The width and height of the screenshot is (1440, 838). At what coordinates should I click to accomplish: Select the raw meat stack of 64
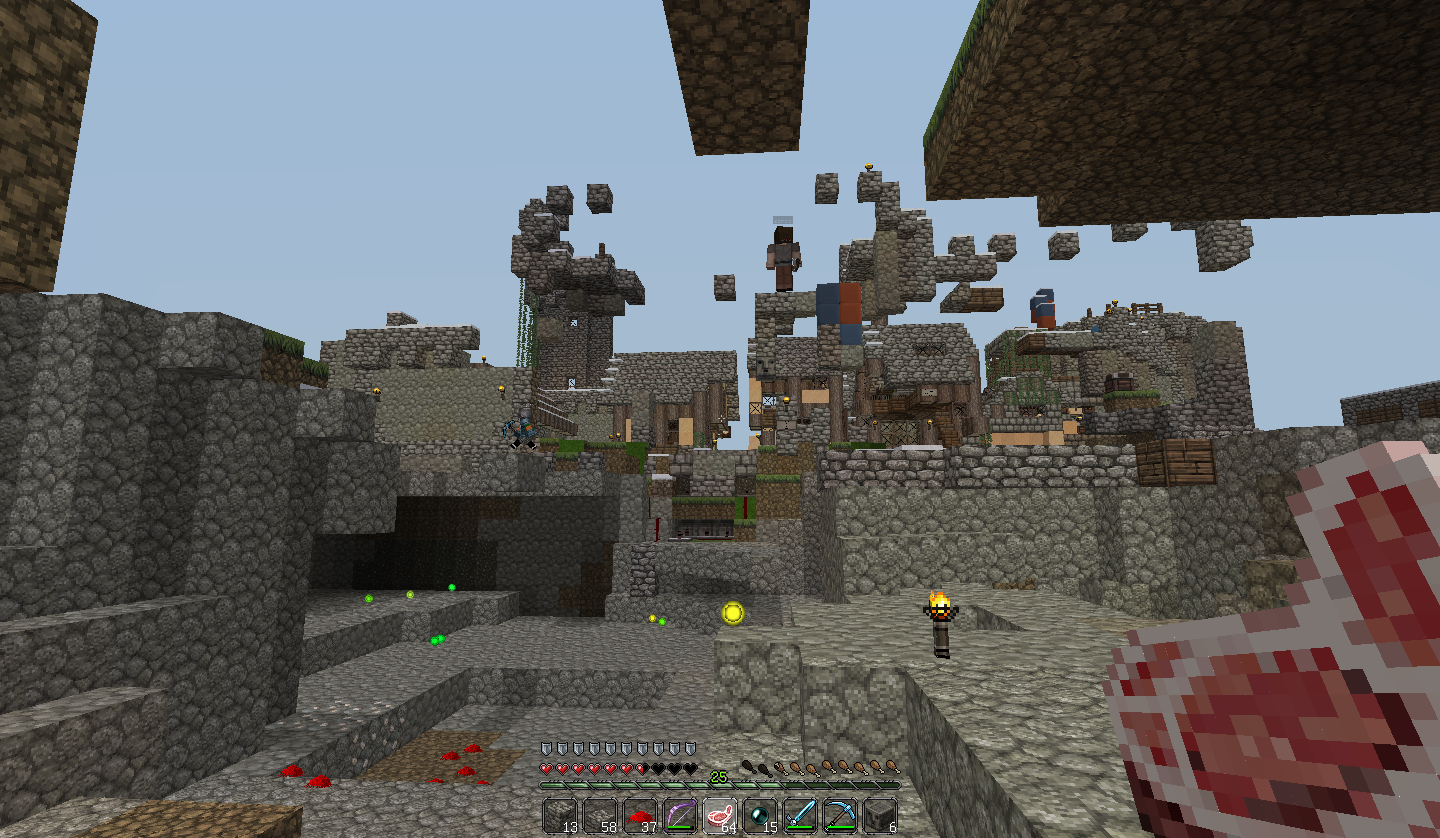721,816
